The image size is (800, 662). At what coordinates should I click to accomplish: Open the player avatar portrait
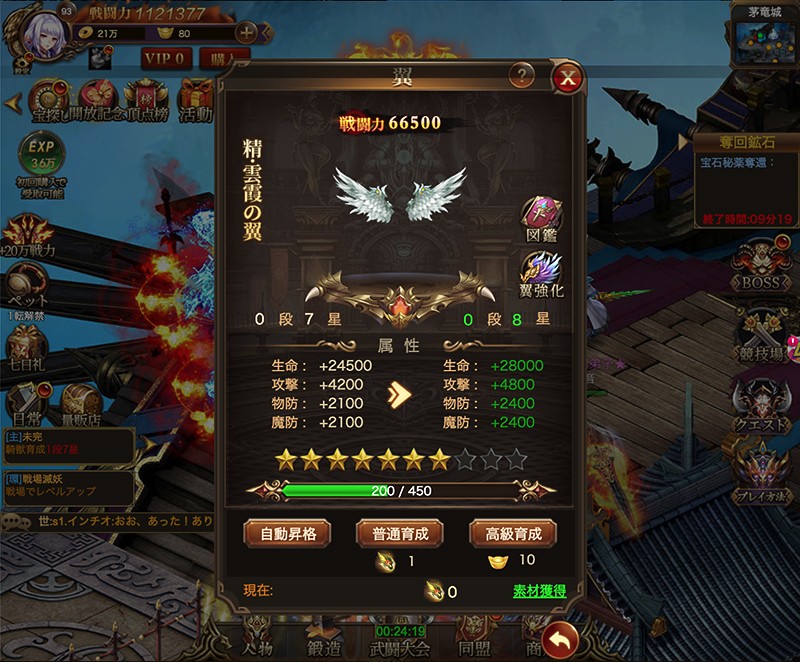pos(48,37)
